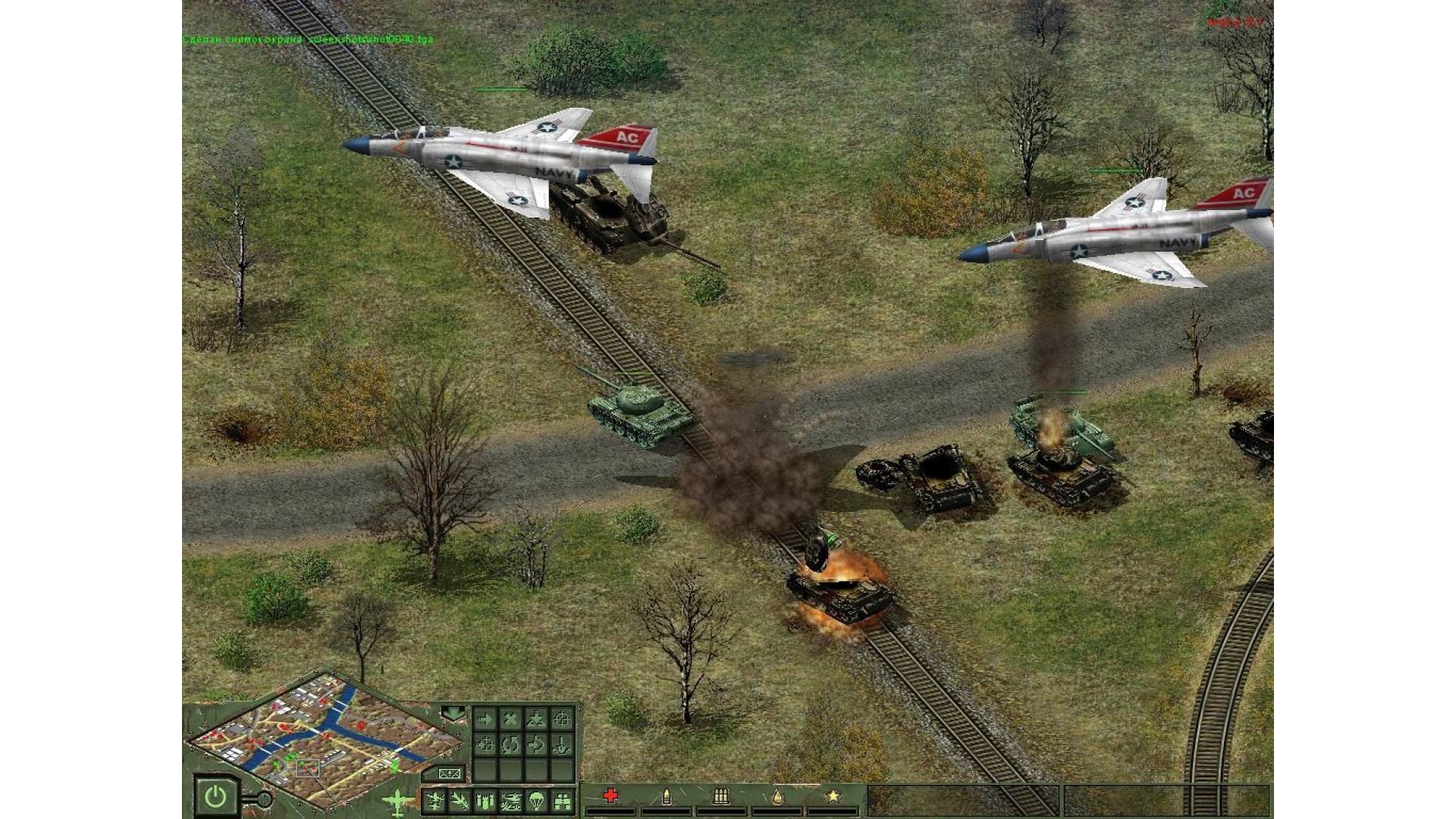Image resolution: width=1456 pixels, height=819 pixels.
Task: Open the envelope message button
Action: click(449, 773)
